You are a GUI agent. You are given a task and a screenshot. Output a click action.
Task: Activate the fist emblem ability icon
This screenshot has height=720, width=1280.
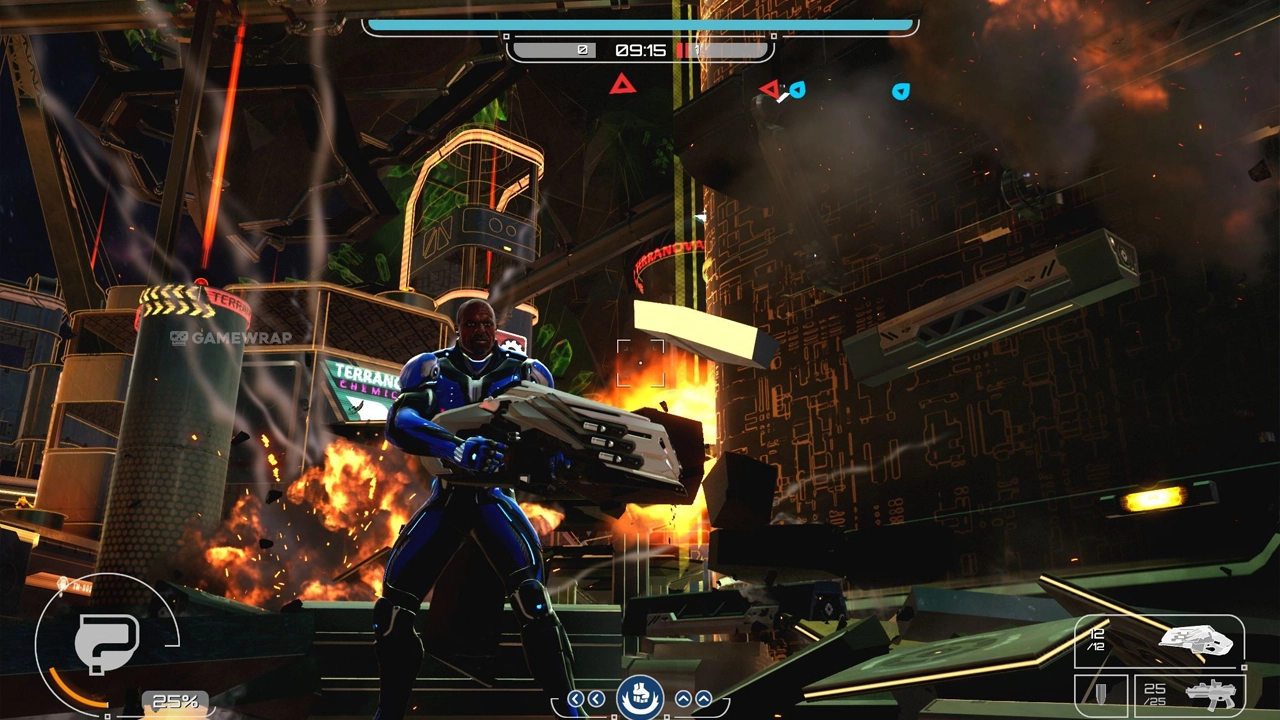tap(640, 695)
